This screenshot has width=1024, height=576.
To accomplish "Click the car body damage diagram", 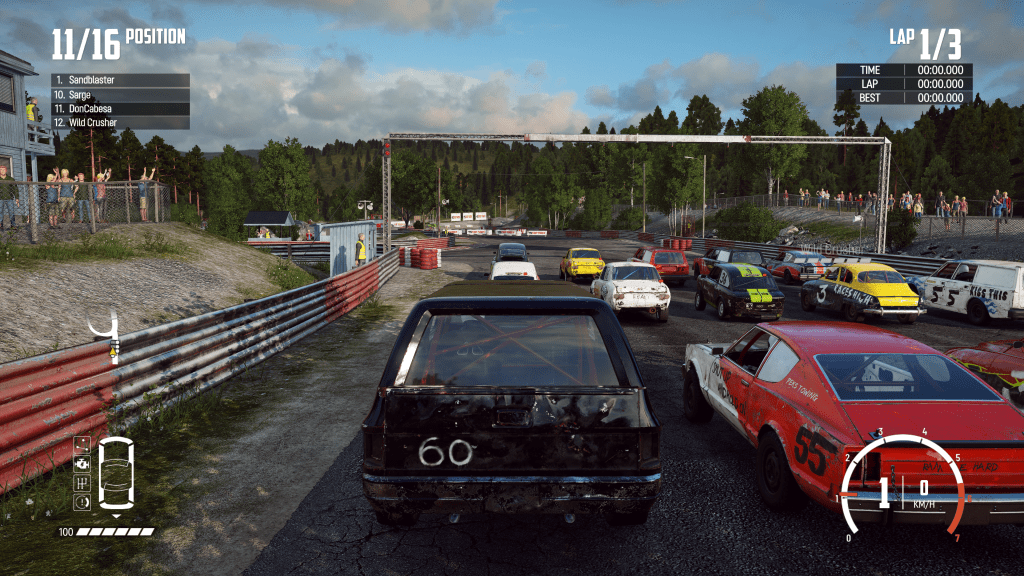I will click(117, 473).
